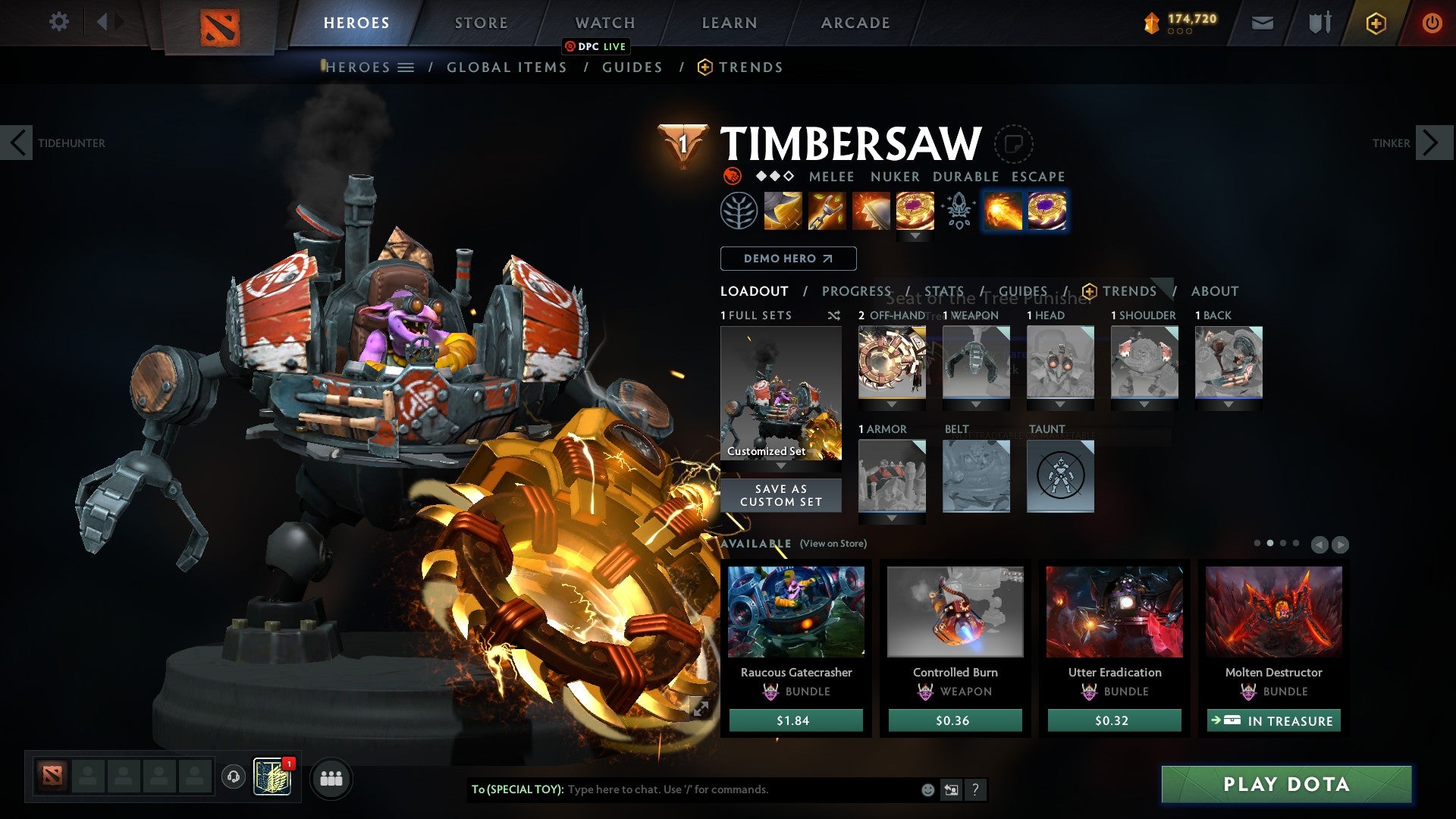Click the Aghanim's Scepter upgrade icon

[x=958, y=211]
